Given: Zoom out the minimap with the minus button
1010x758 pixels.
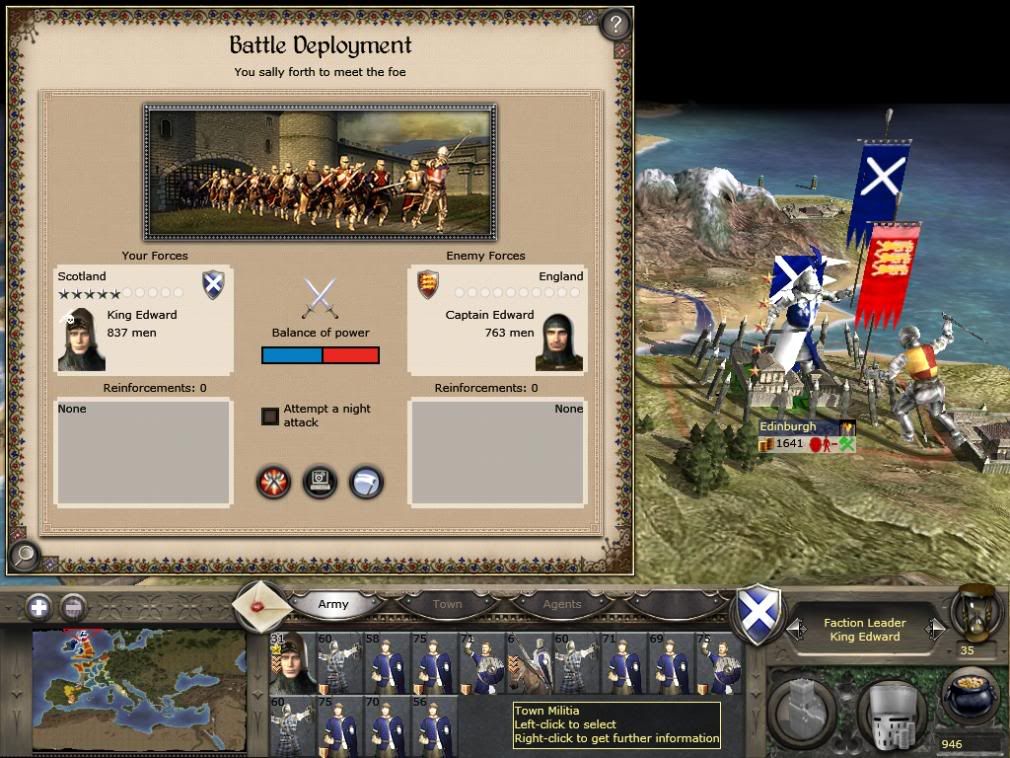Looking at the screenshot, I should (72, 606).
